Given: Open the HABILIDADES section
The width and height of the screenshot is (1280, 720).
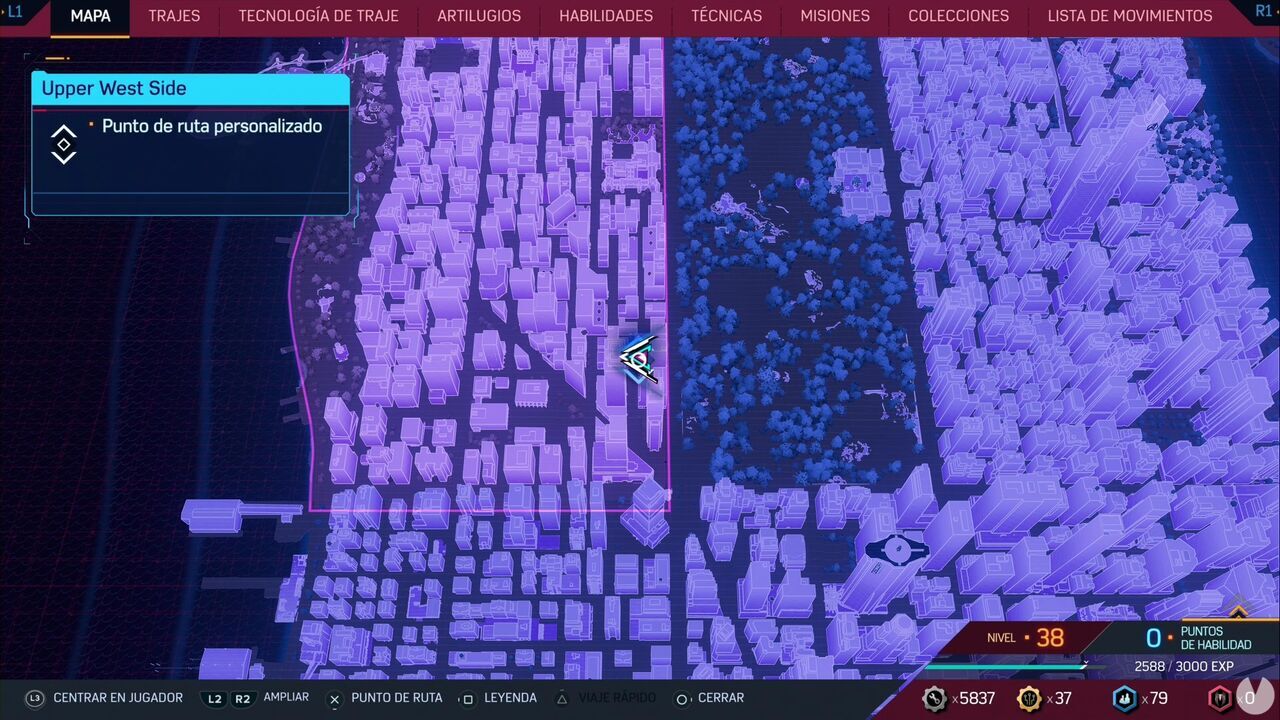Looking at the screenshot, I should pos(604,16).
